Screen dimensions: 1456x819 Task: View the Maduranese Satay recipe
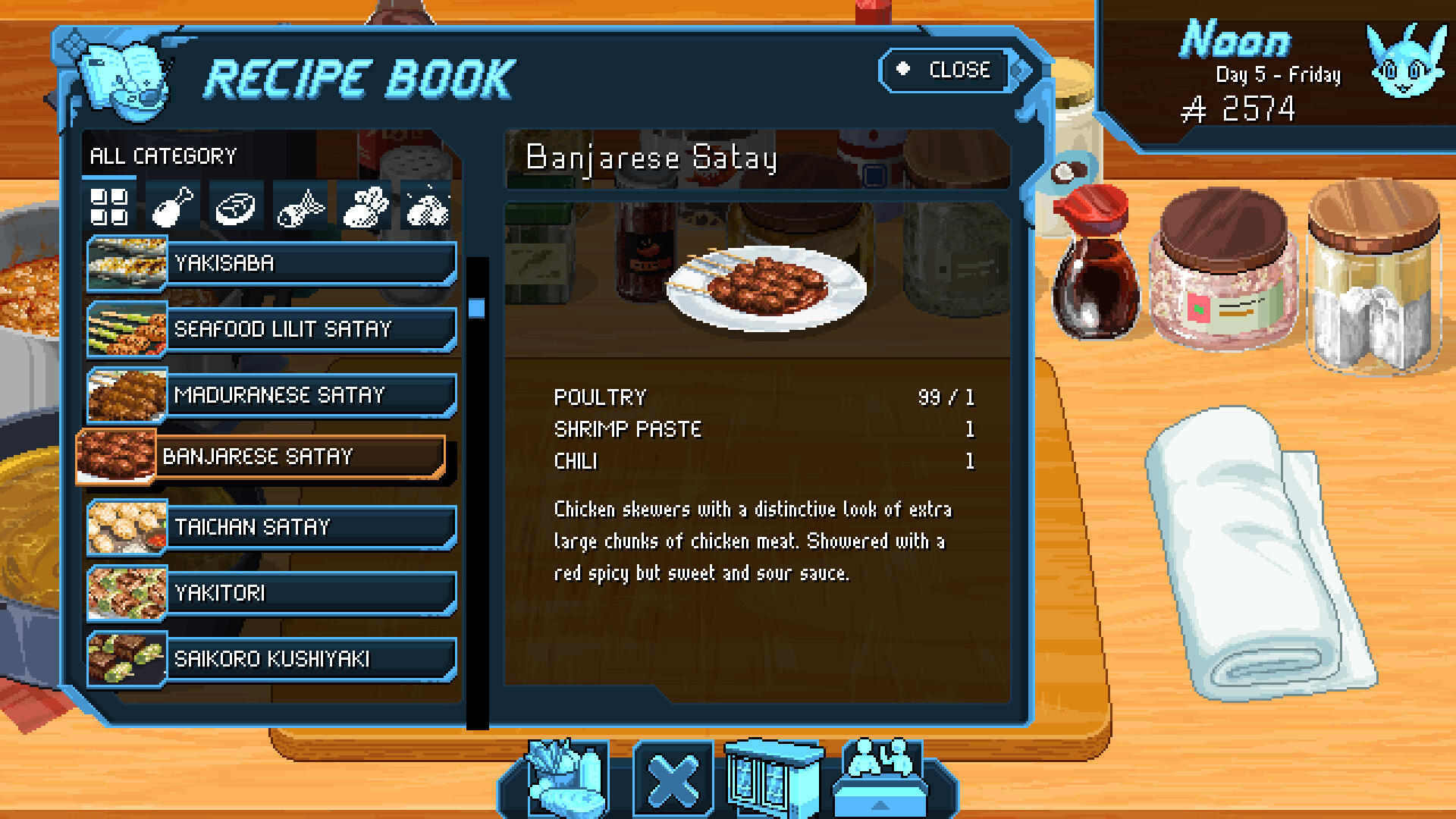tap(271, 396)
